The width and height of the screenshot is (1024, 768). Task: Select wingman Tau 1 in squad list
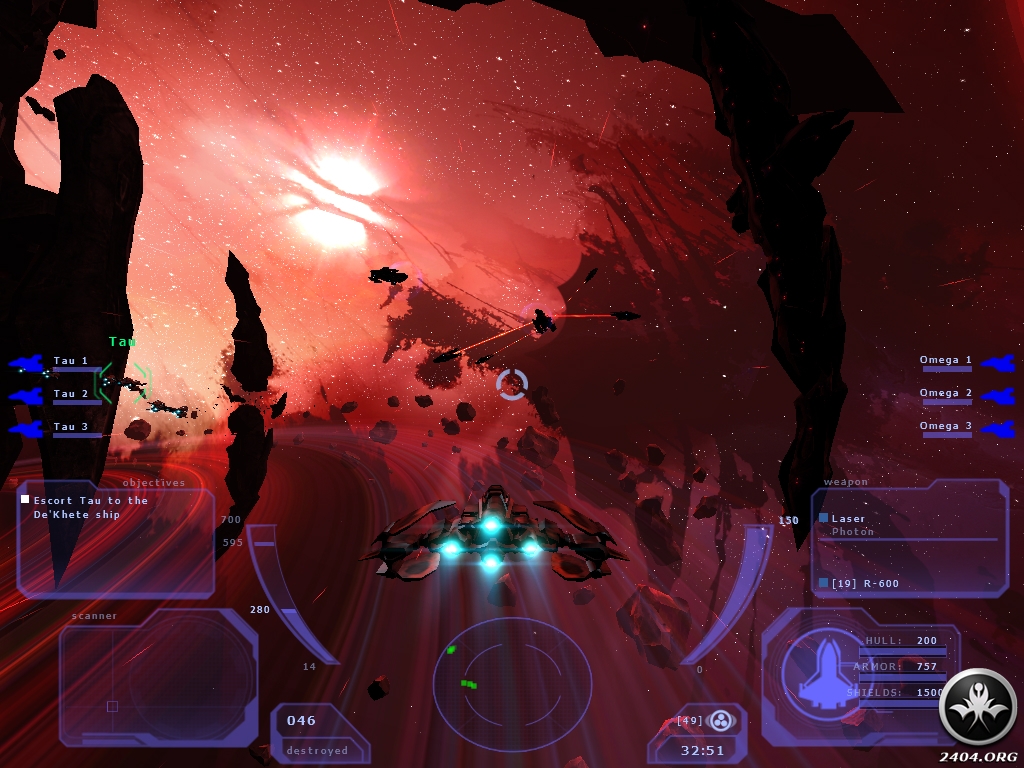70,361
